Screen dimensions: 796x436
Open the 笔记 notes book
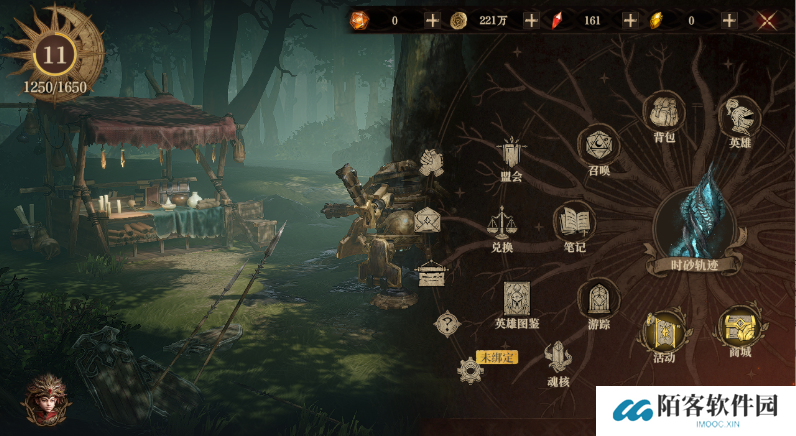click(573, 225)
